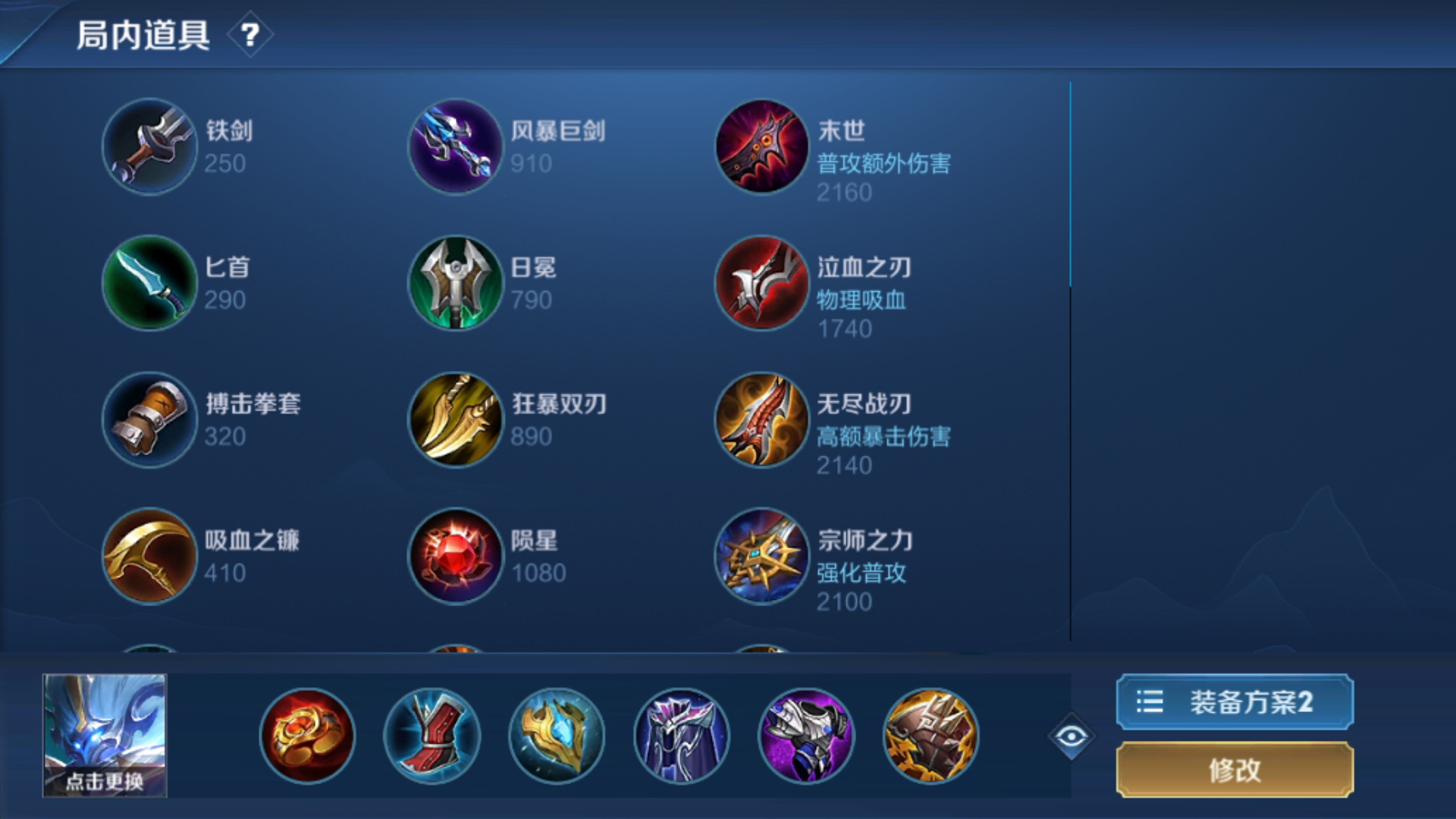The height and width of the screenshot is (819, 1456).
Task: Select the 搏击拳套 glove item
Action: [149, 419]
